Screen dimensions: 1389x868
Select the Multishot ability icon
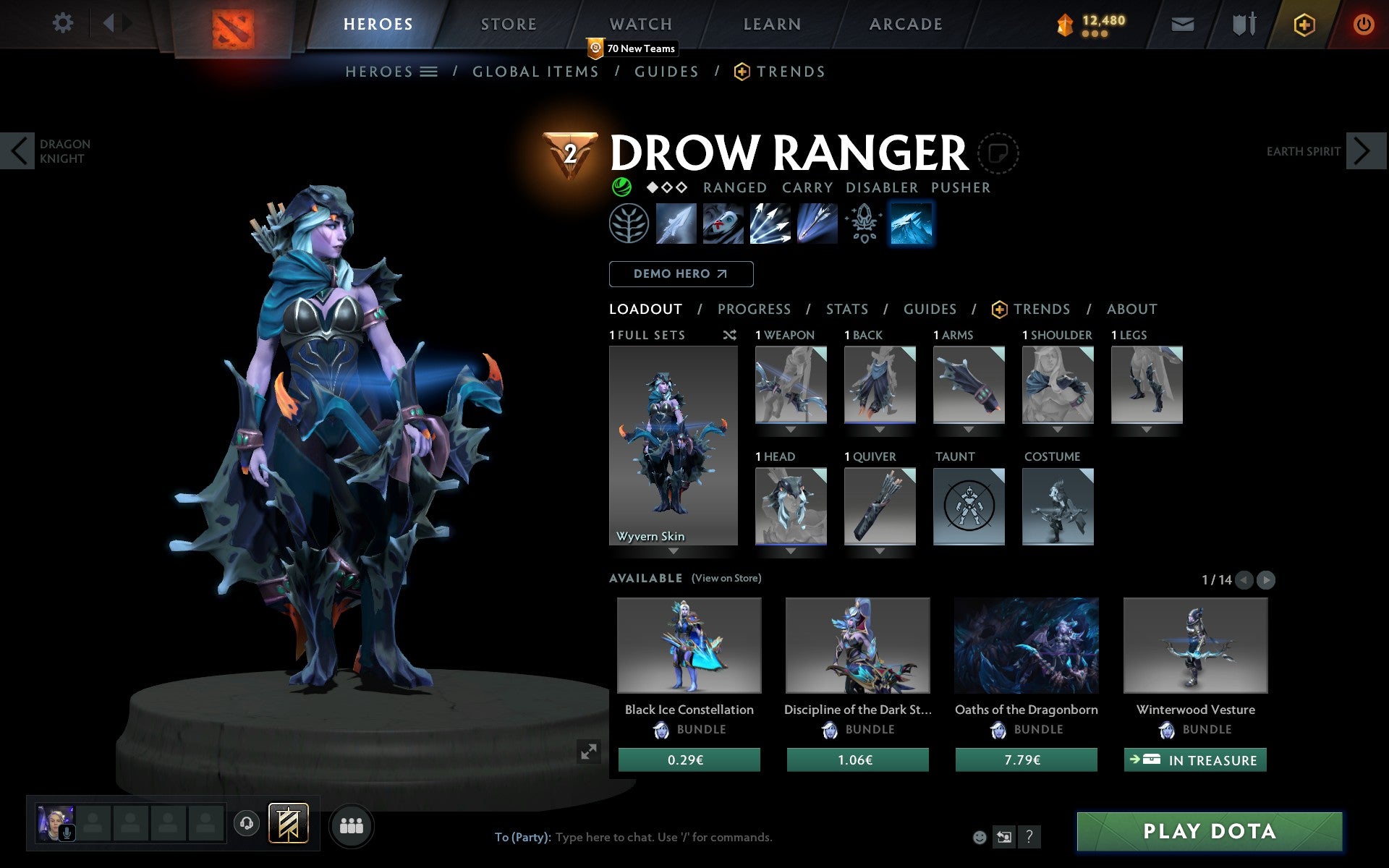(769, 224)
